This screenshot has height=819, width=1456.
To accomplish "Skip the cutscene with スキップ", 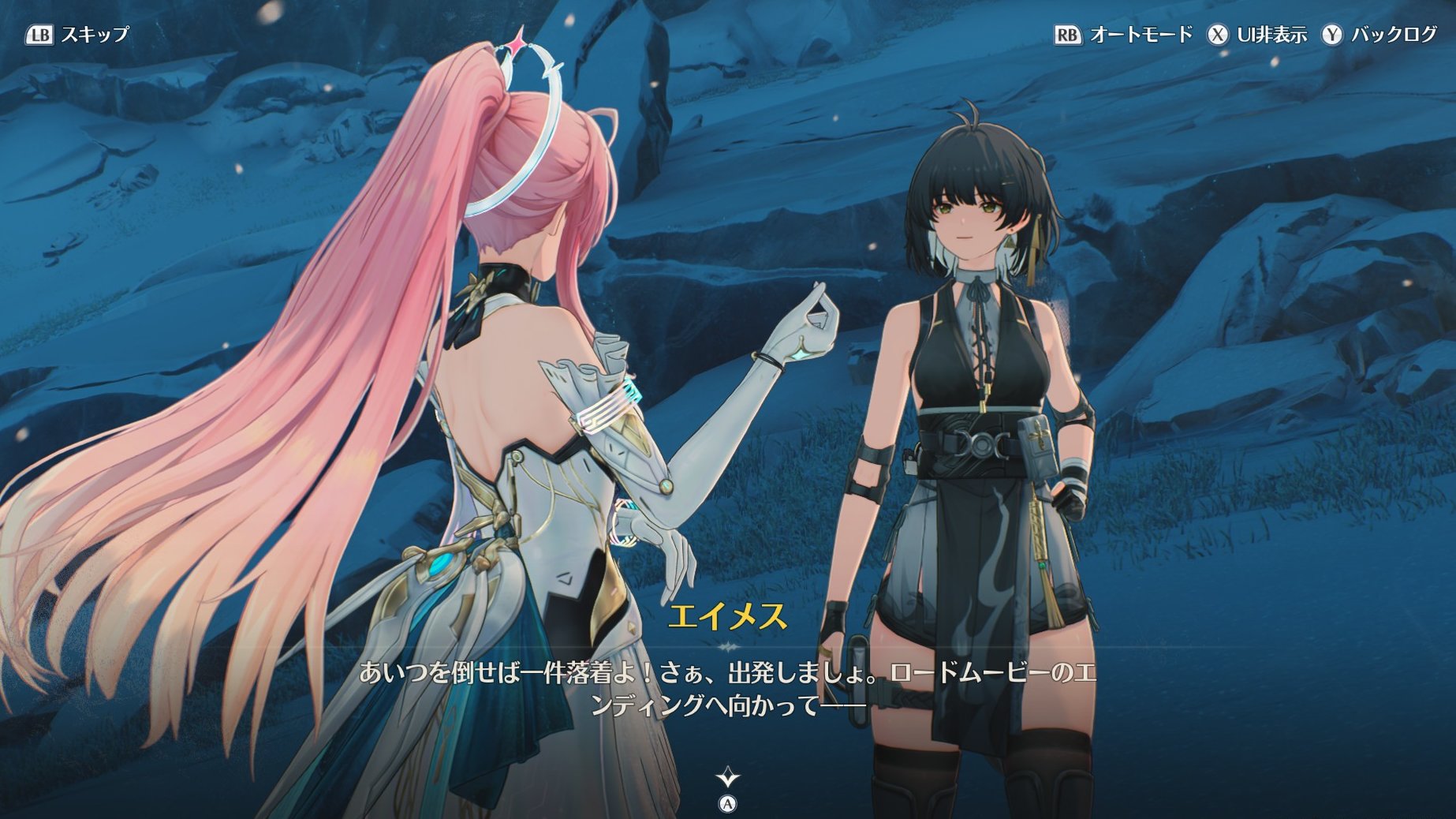I will coord(77,35).
